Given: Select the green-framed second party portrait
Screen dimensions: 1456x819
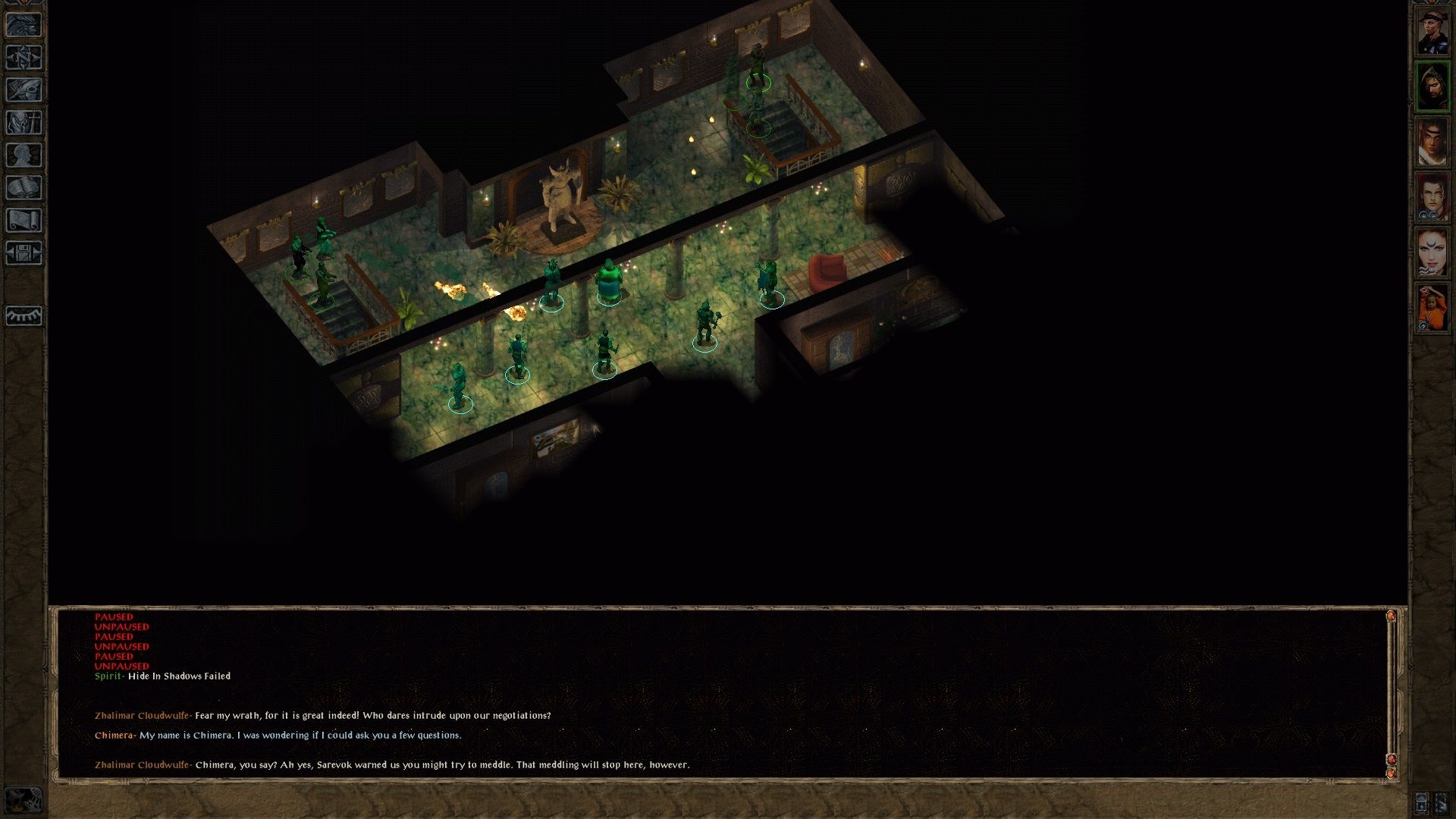Looking at the screenshot, I should pos(1433,84).
